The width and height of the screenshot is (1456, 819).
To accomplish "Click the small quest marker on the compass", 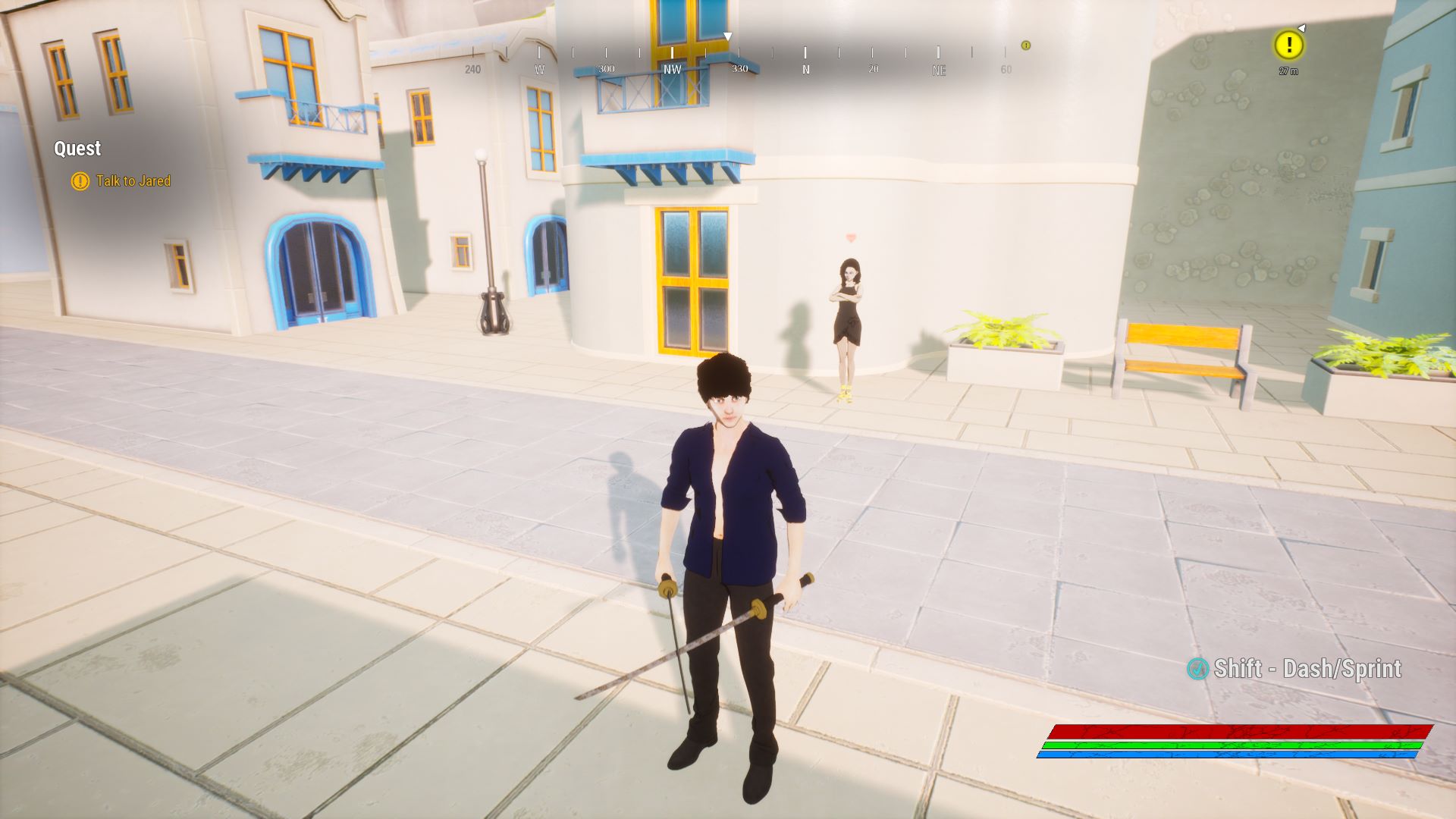I will (x=1025, y=45).
